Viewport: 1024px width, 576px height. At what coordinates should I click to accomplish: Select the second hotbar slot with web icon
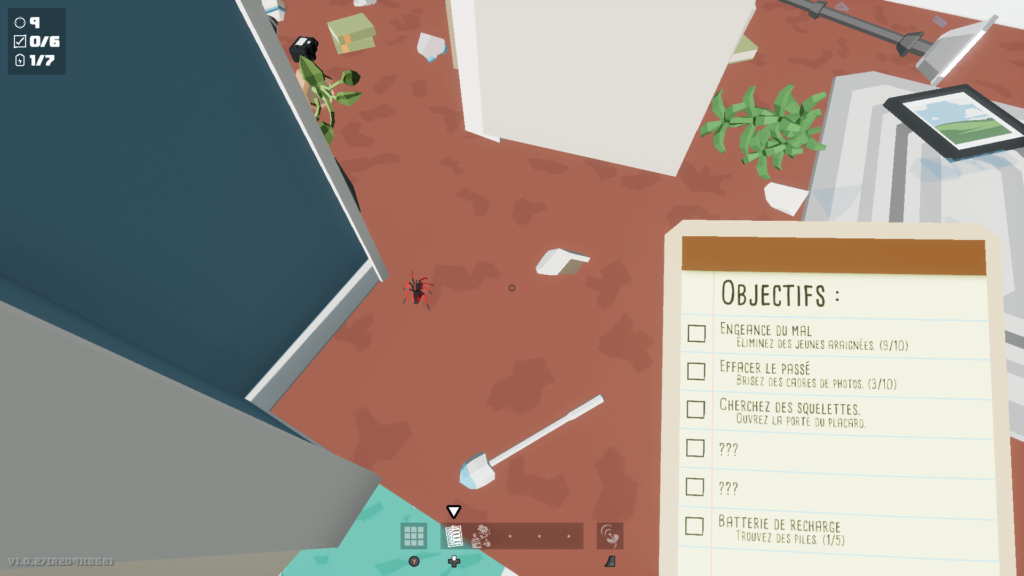[x=481, y=536]
